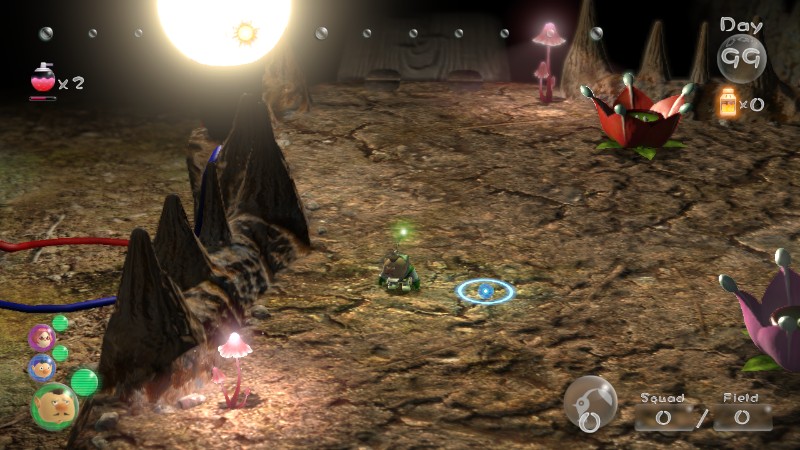
Task: Select the orange juice bottle icon
Action: click(x=727, y=102)
